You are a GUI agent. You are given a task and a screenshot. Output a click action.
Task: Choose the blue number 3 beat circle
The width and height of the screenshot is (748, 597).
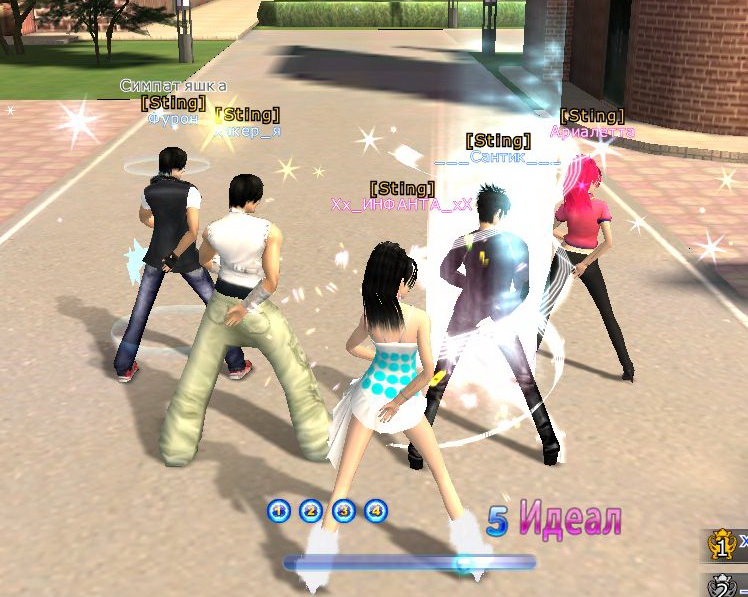tap(343, 512)
